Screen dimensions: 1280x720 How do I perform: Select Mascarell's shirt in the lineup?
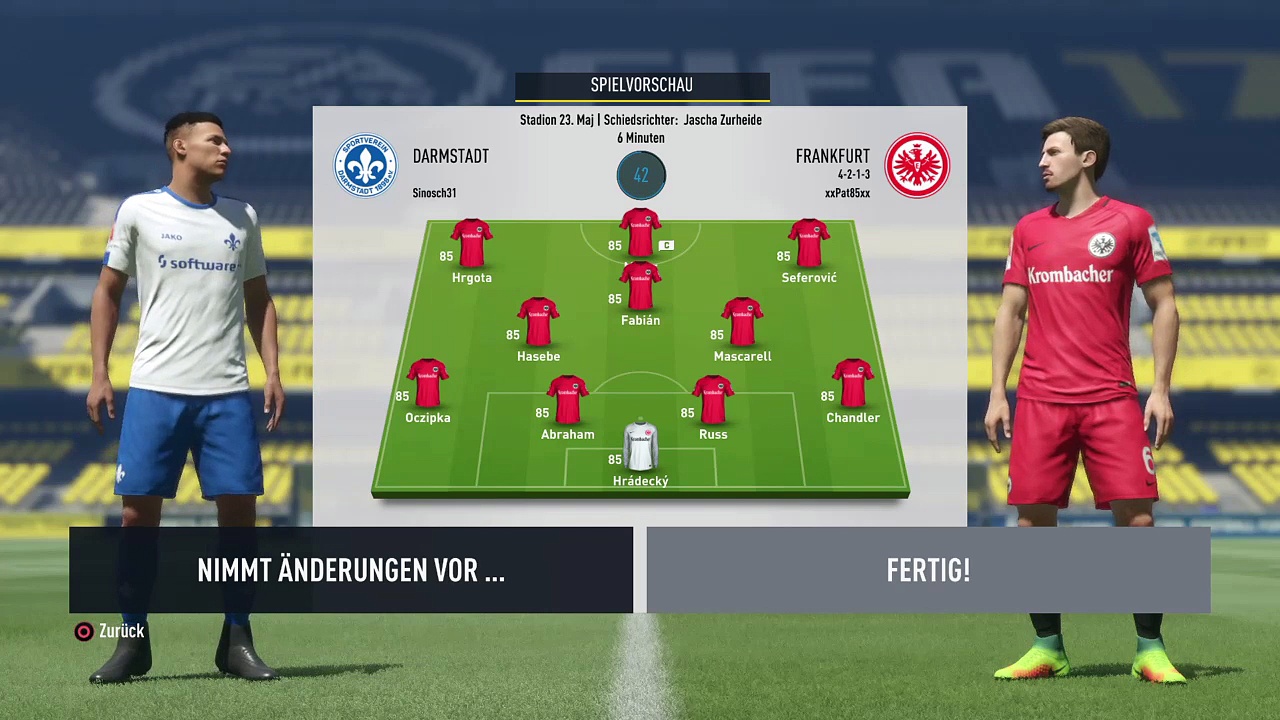click(742, 323)
